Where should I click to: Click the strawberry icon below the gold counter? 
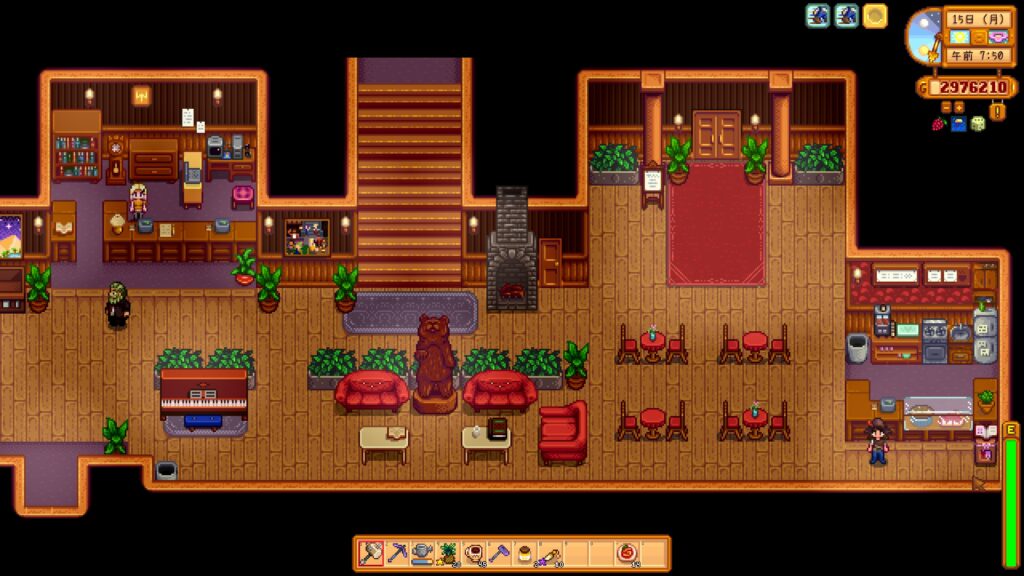tap(939, 124)
